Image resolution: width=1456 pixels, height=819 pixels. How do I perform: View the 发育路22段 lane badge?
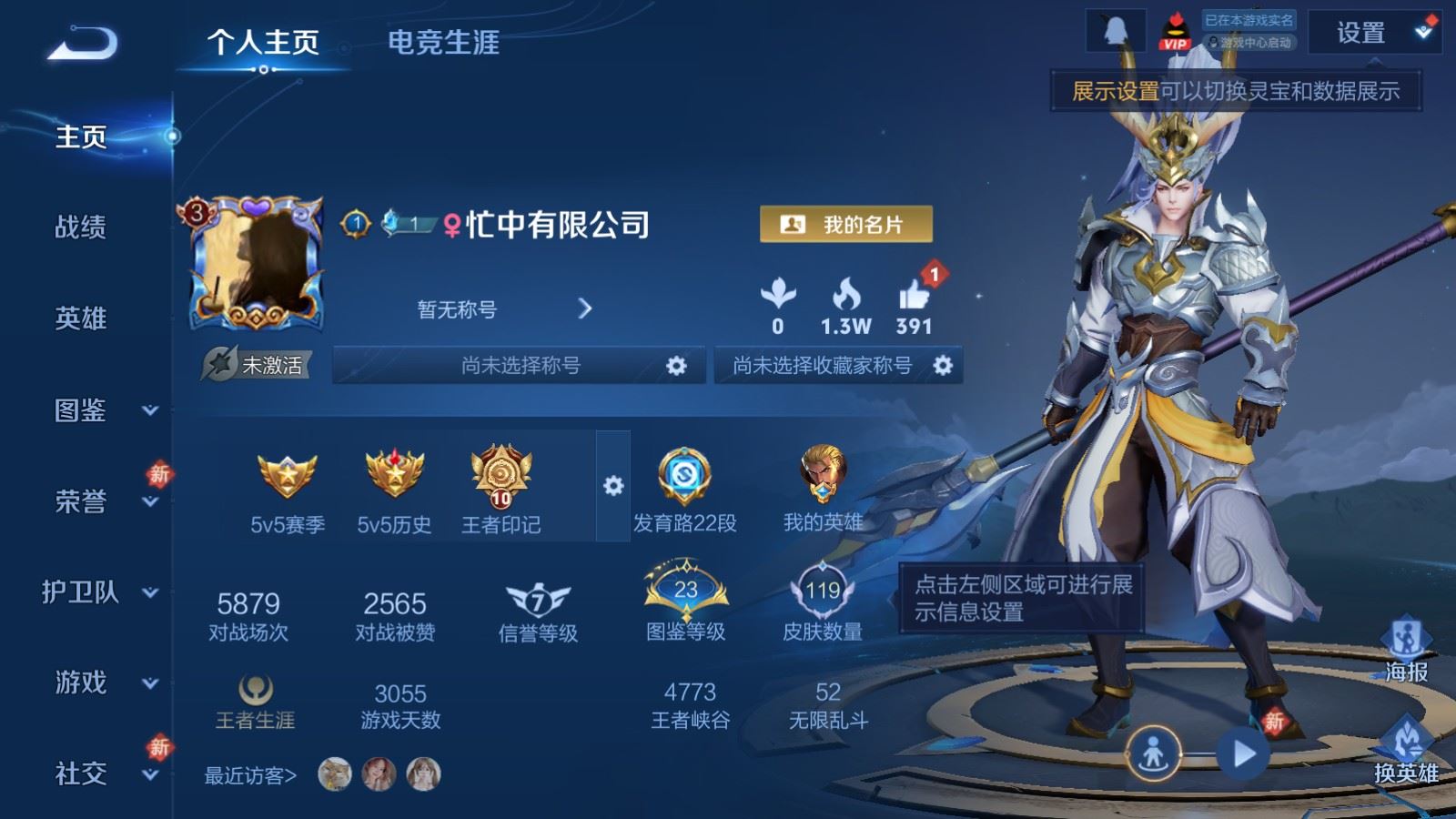click(x=684, y=475)
